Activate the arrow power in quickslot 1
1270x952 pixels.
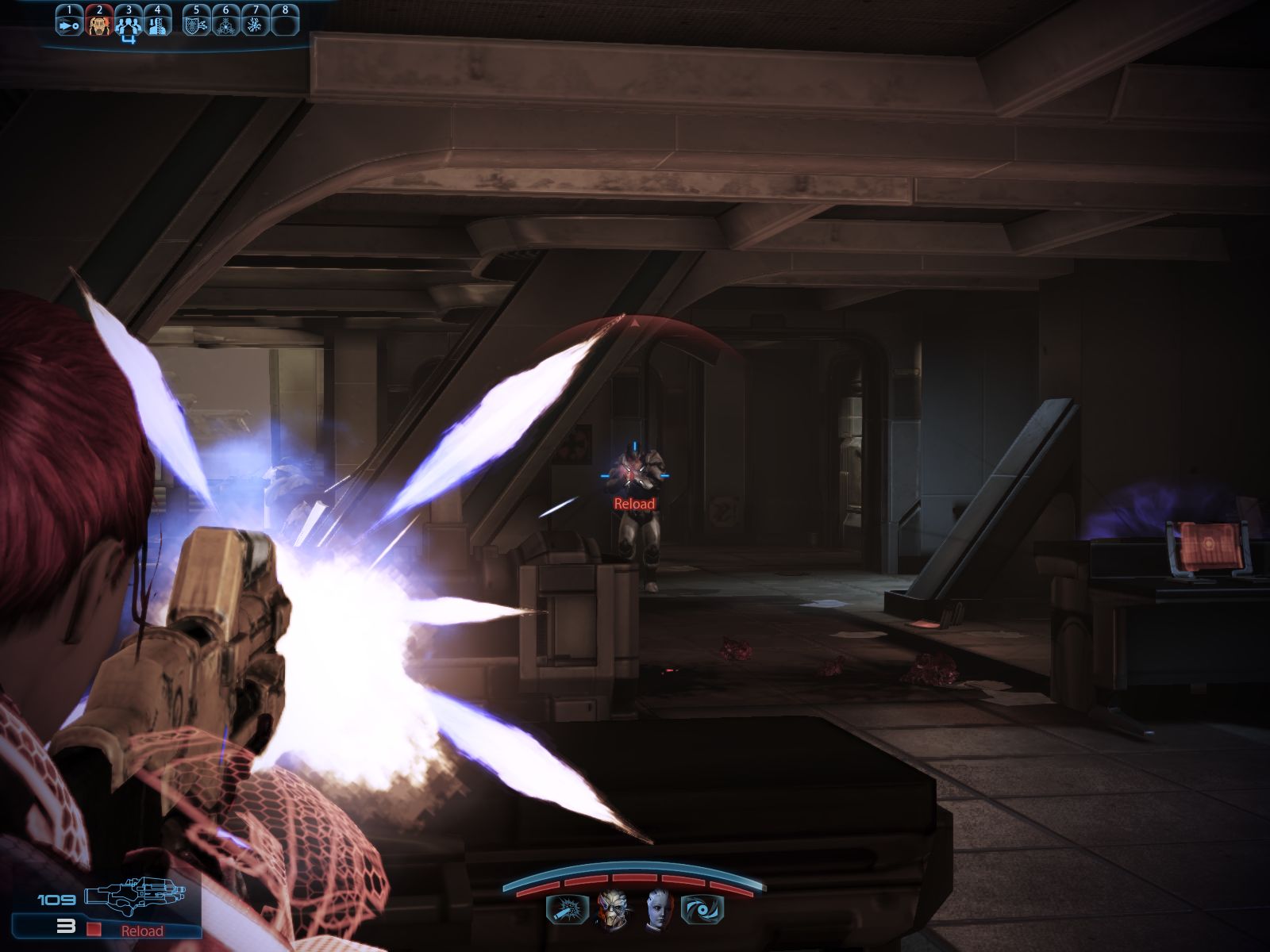(69, 25)
